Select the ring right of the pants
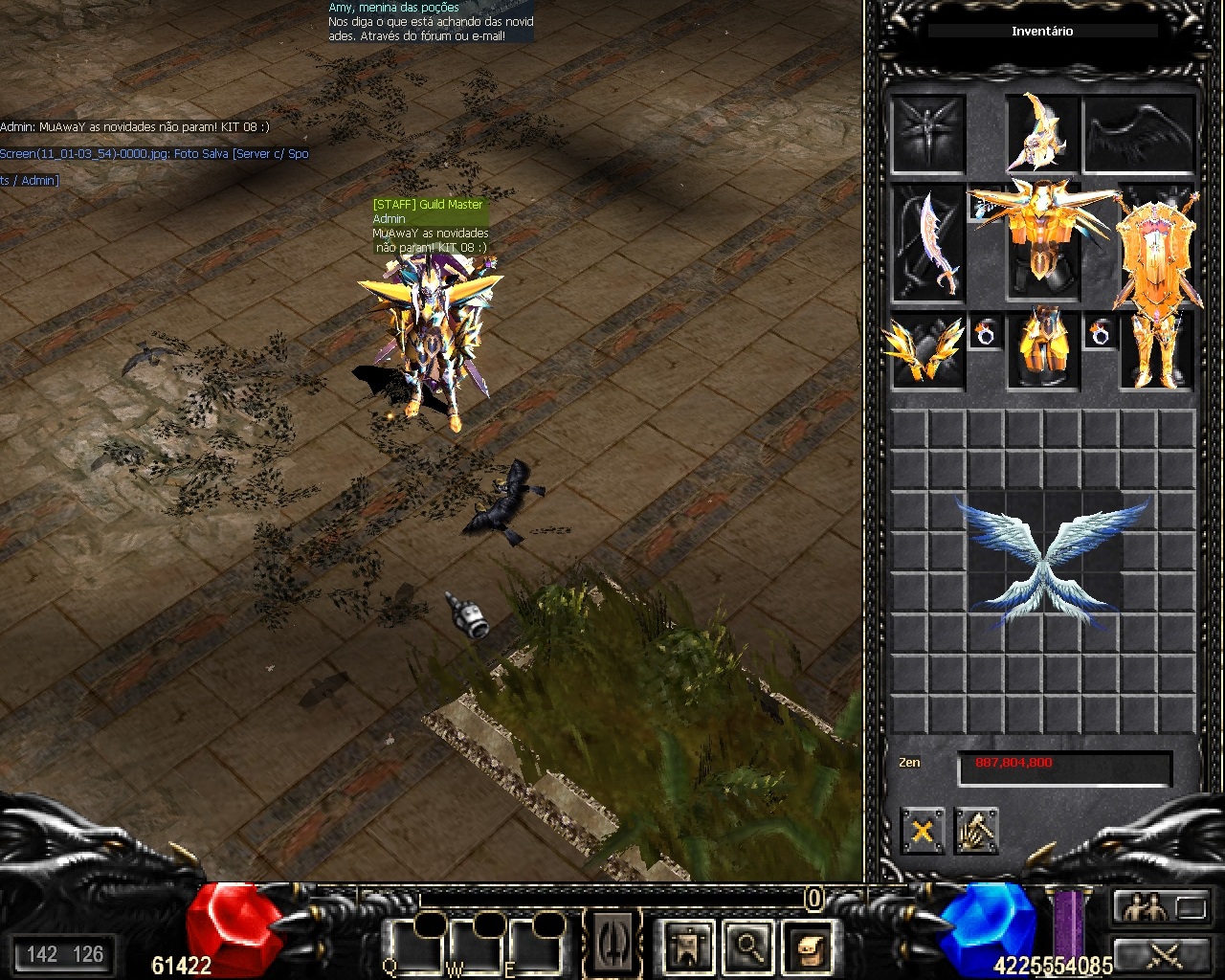The height and width of the screenshot is (980, 1225). [x=1101, y=333]
